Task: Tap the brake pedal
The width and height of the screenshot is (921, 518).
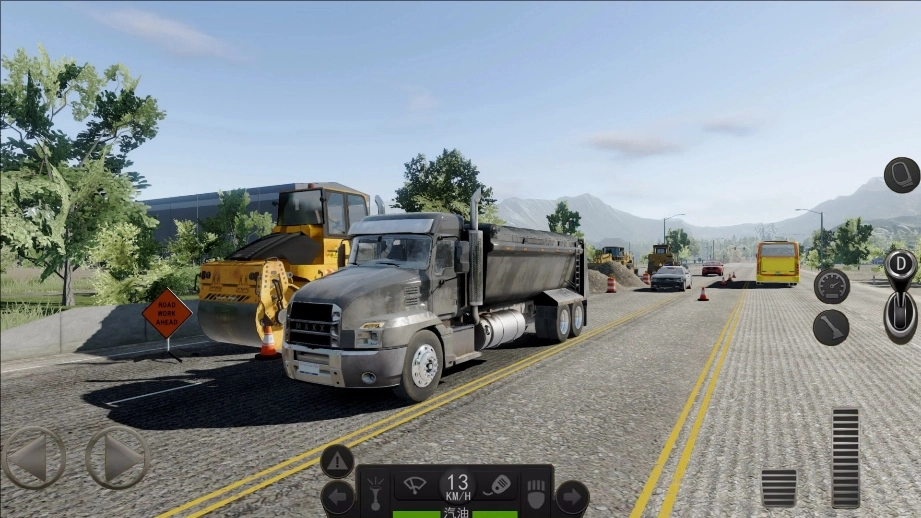Action: tap(778, 488)
